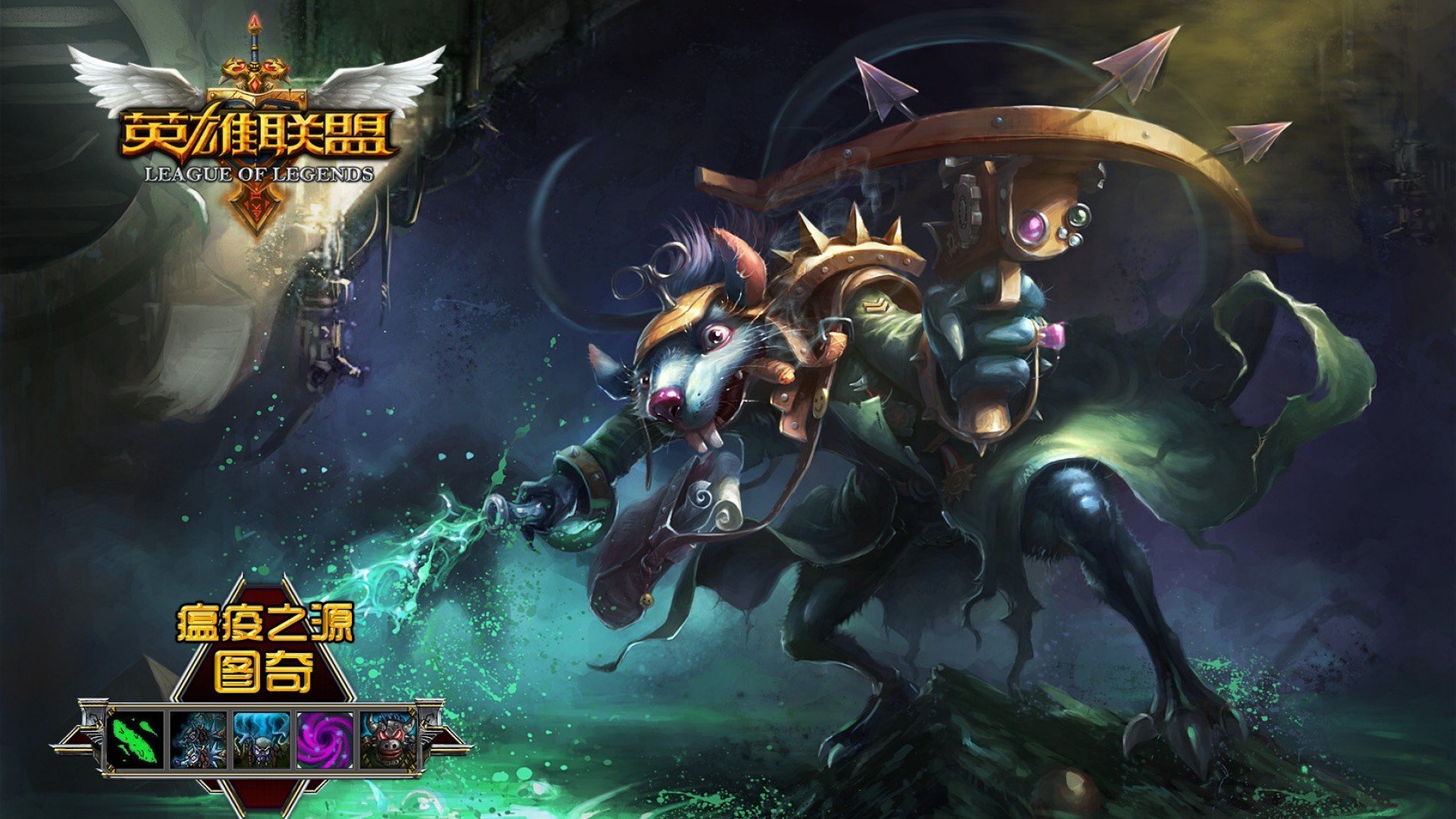1456x819 pixels.
Task: Choose the blue-haired creature ability icon
Action: coord(262,739)
